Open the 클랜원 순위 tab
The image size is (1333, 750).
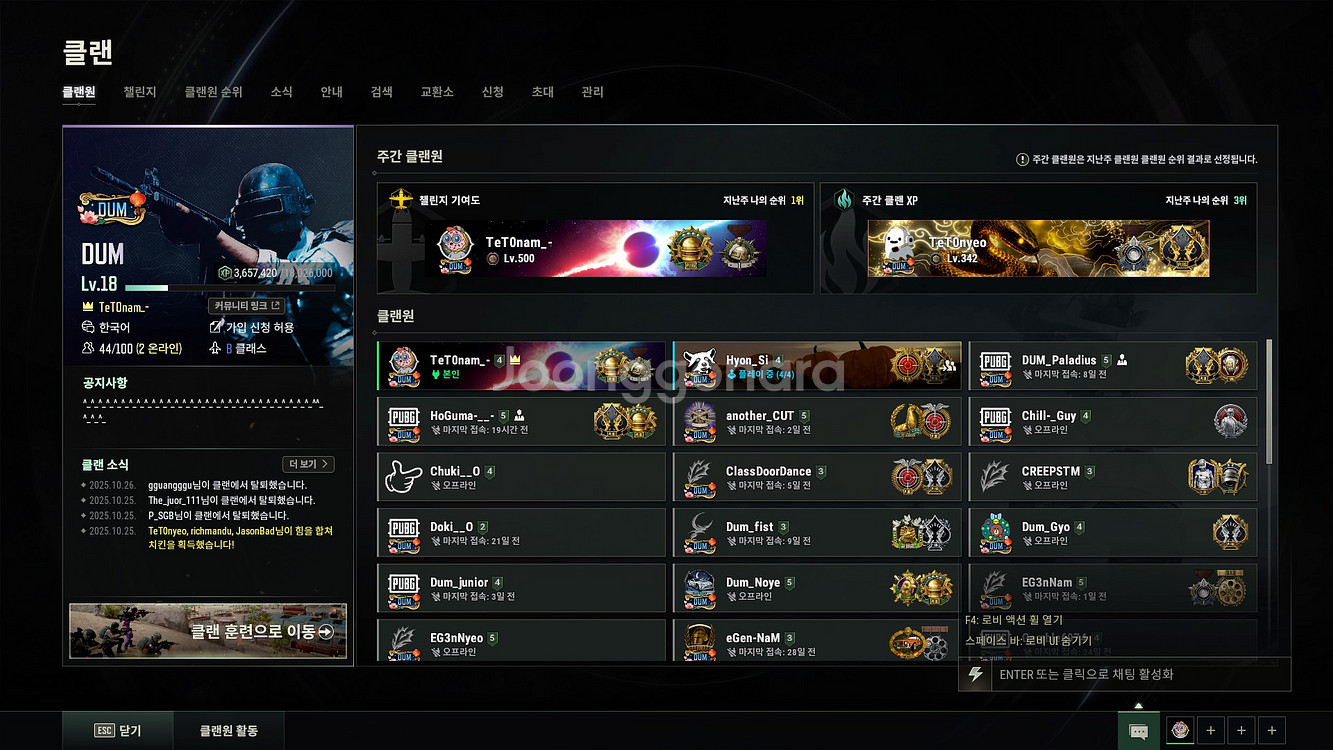pyautogui.click(x=213, y=92)
